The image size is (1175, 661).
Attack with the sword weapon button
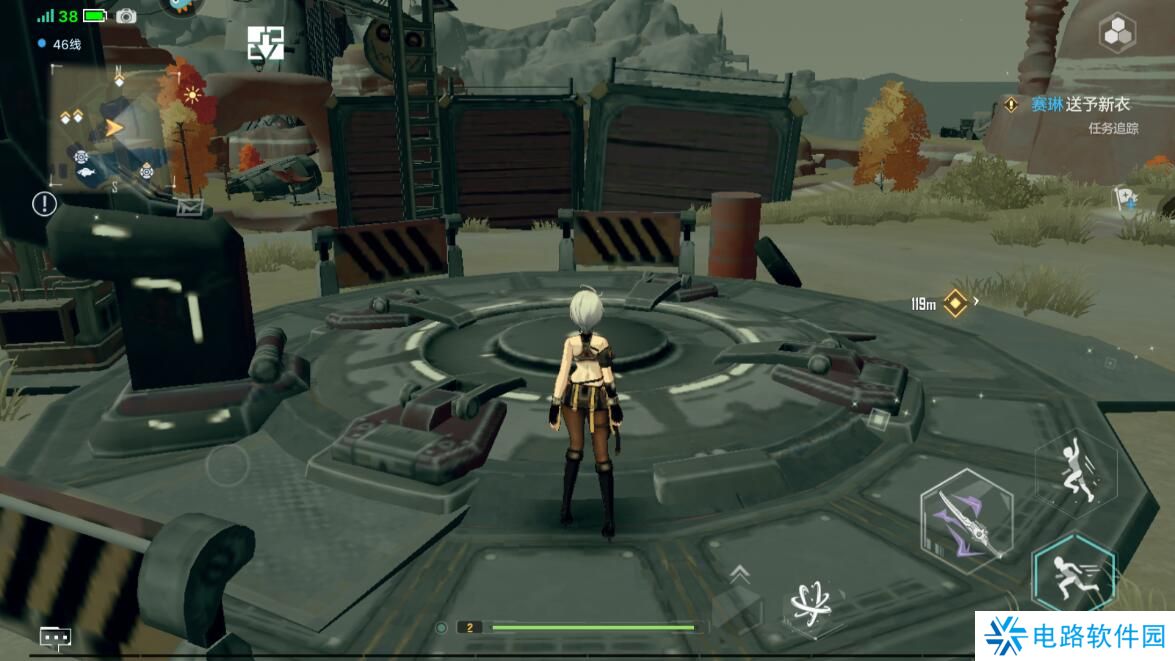click(x=966, y=518)
